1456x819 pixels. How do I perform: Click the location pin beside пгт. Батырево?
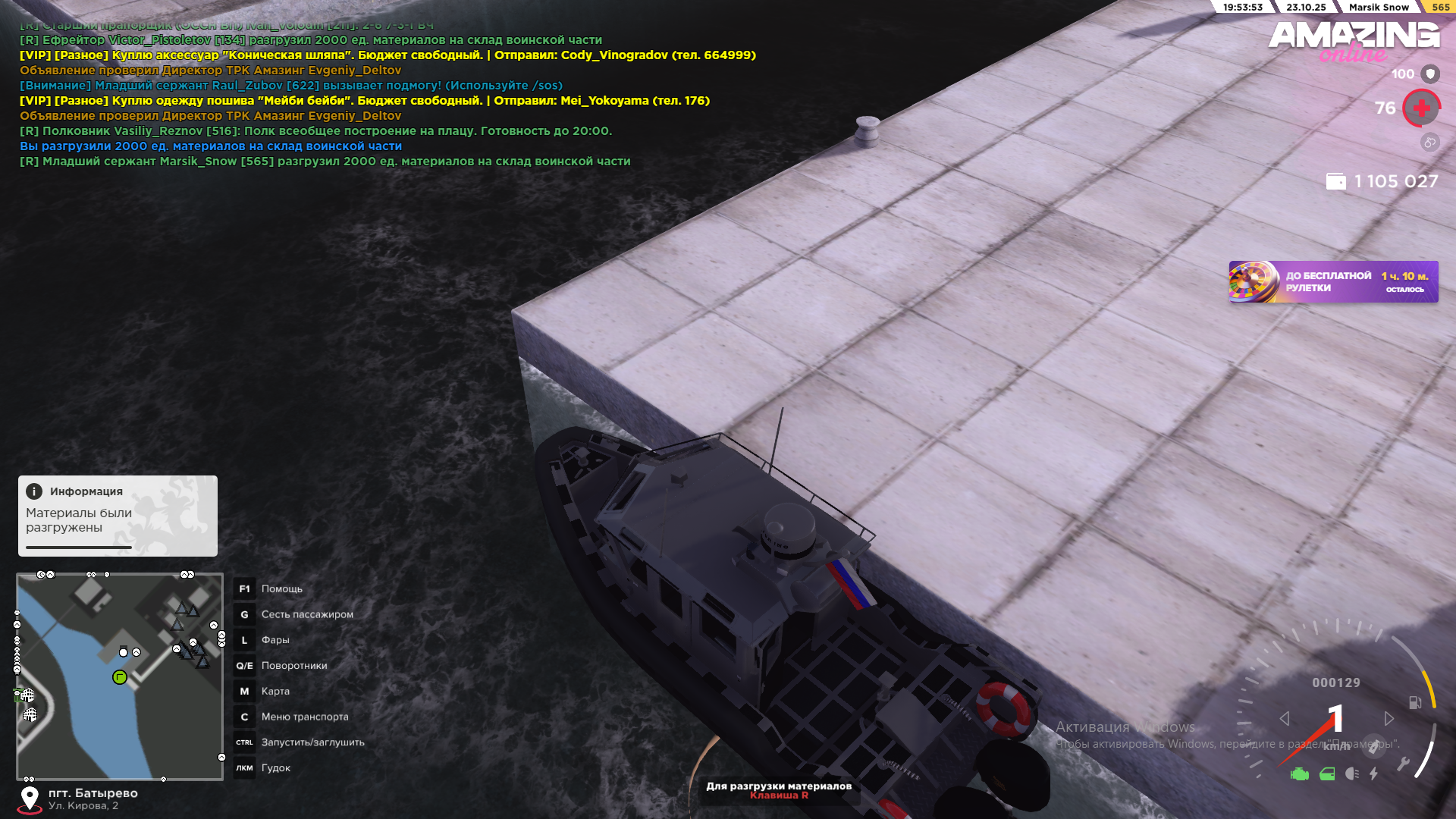30,798
